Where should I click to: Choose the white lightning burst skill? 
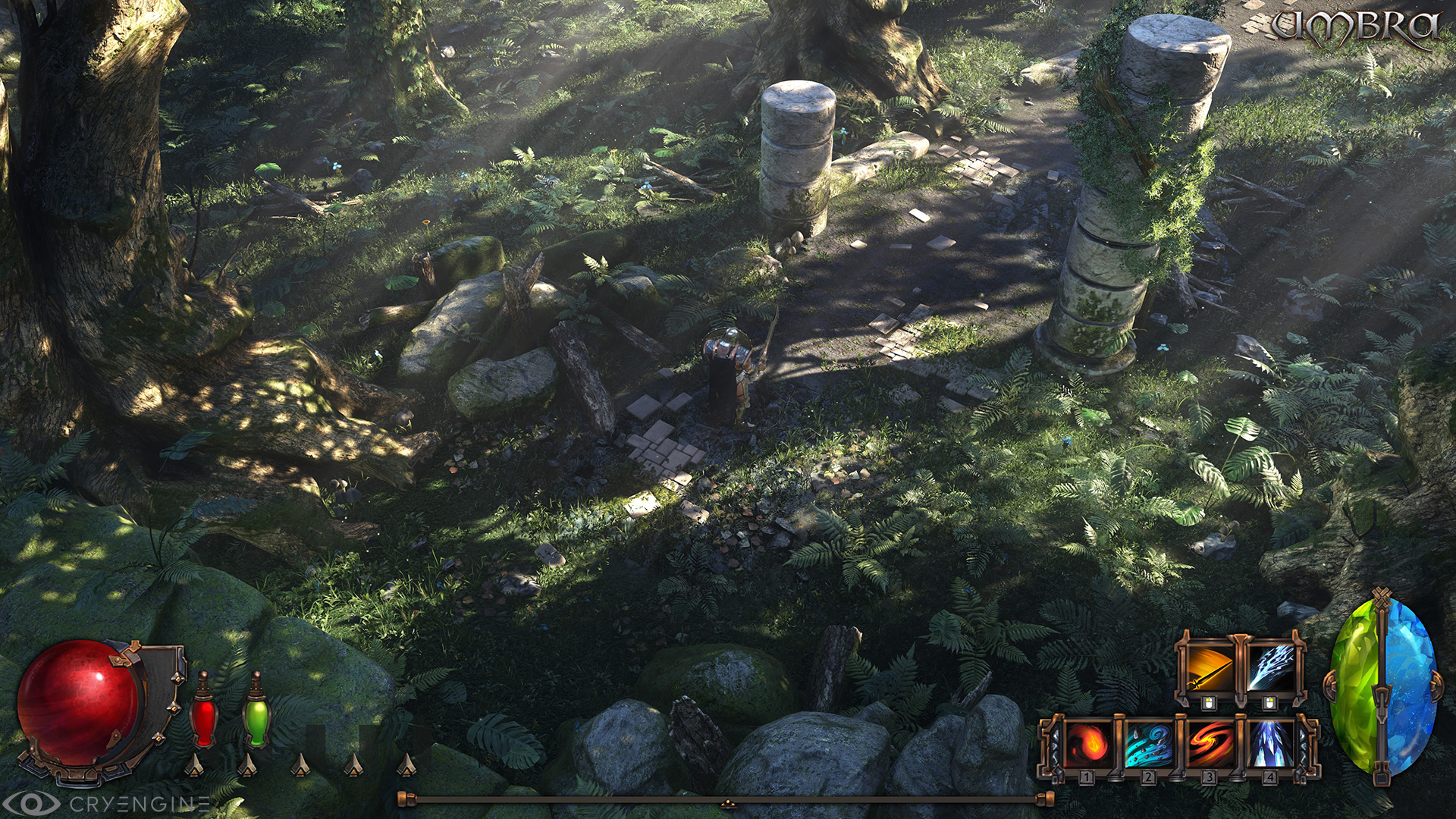(1269, 667)
